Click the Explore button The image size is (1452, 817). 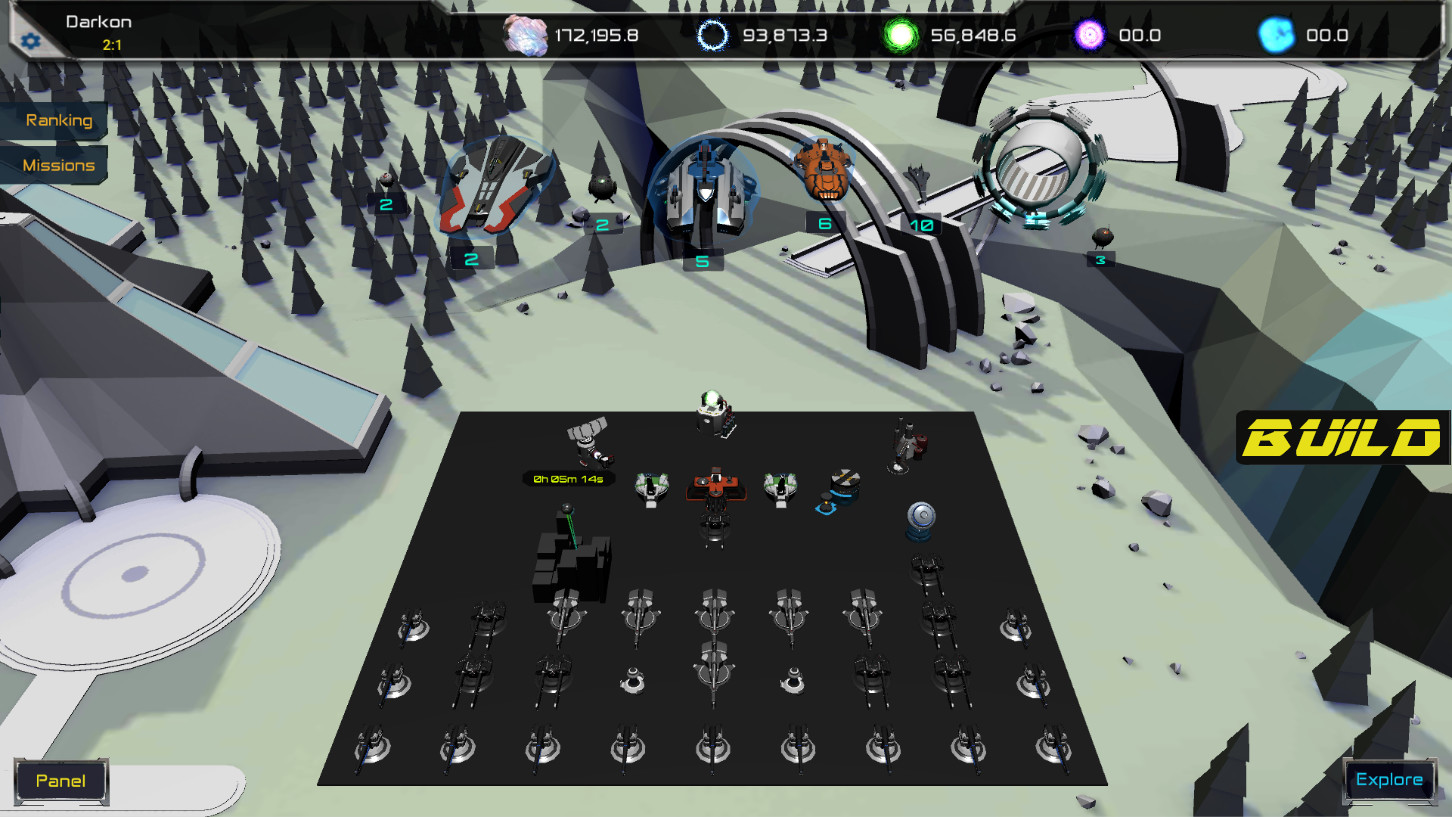click(1390, 780)
